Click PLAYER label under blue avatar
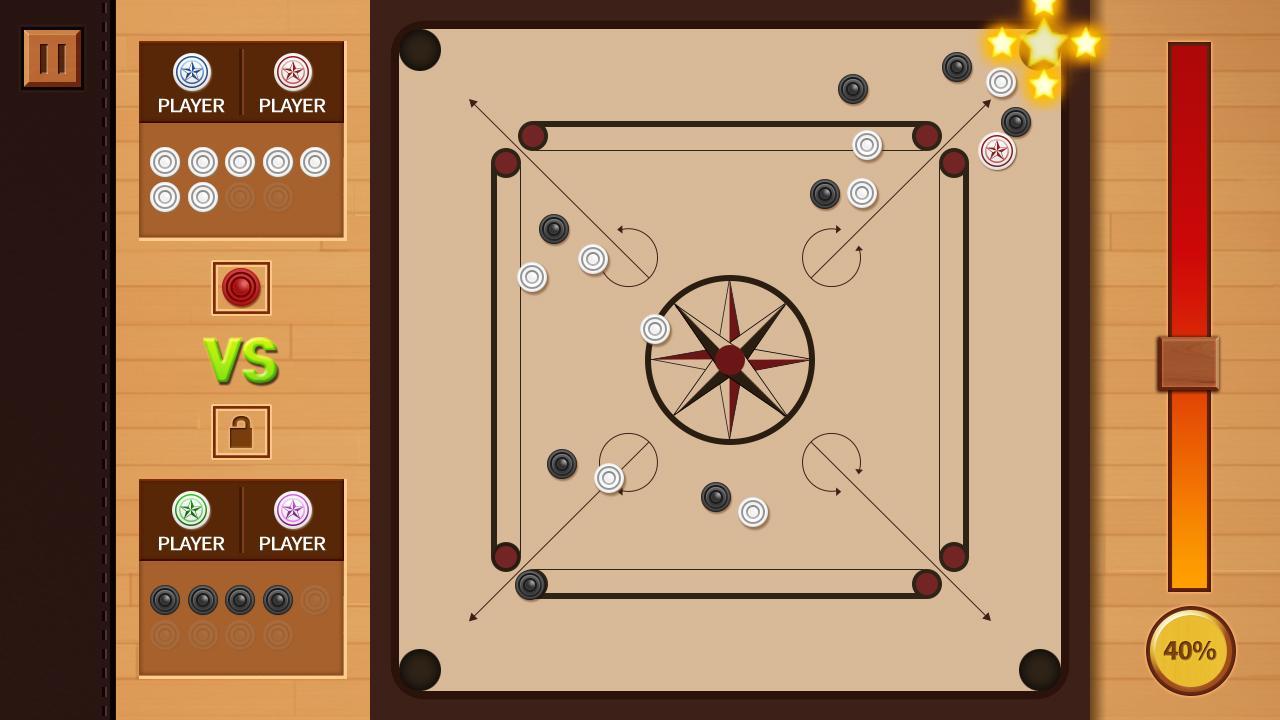Image resolution: width=1280 pixels, height=720 pixels. point(190,104)
